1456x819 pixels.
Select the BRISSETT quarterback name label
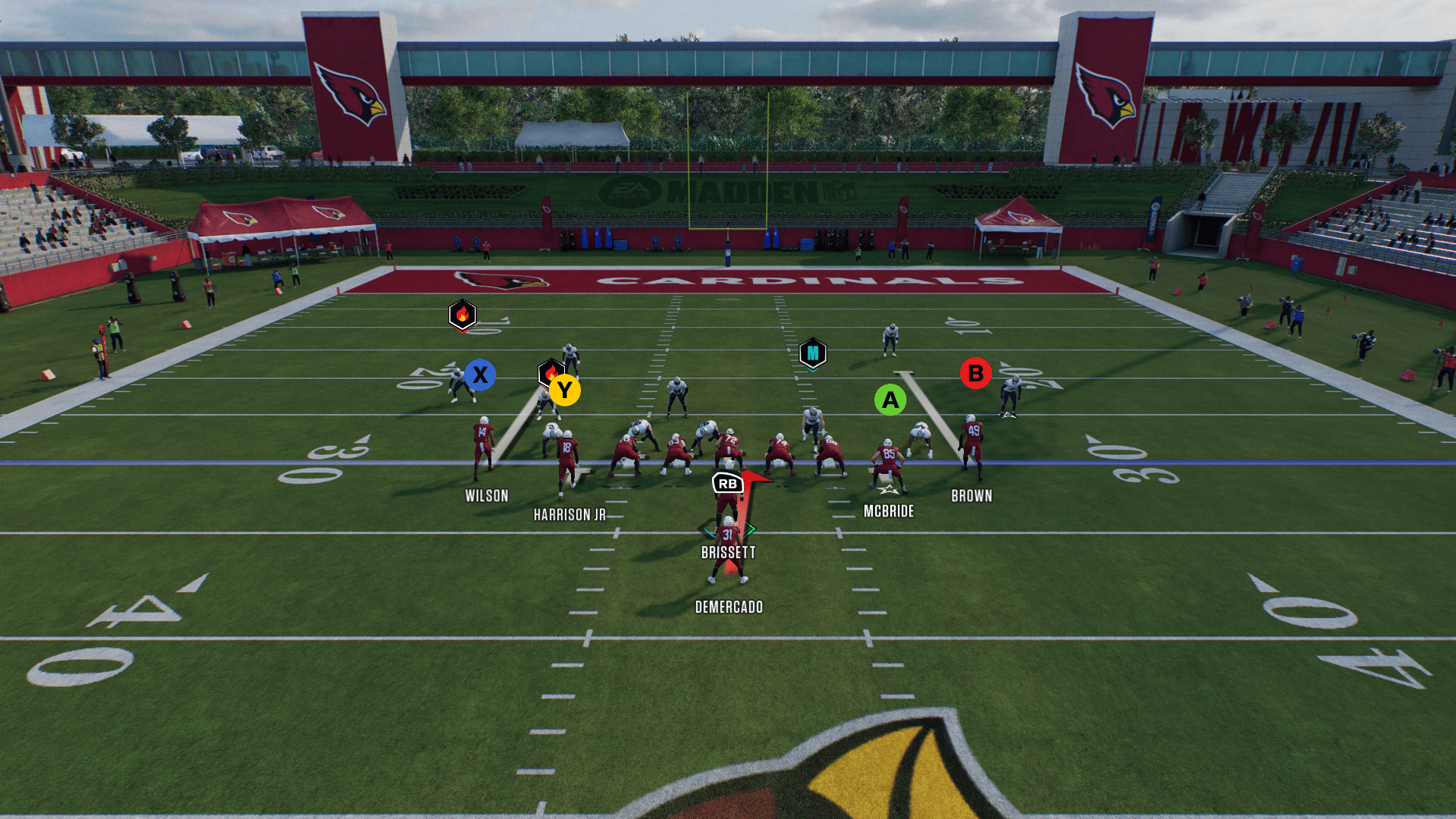point(728,553)
